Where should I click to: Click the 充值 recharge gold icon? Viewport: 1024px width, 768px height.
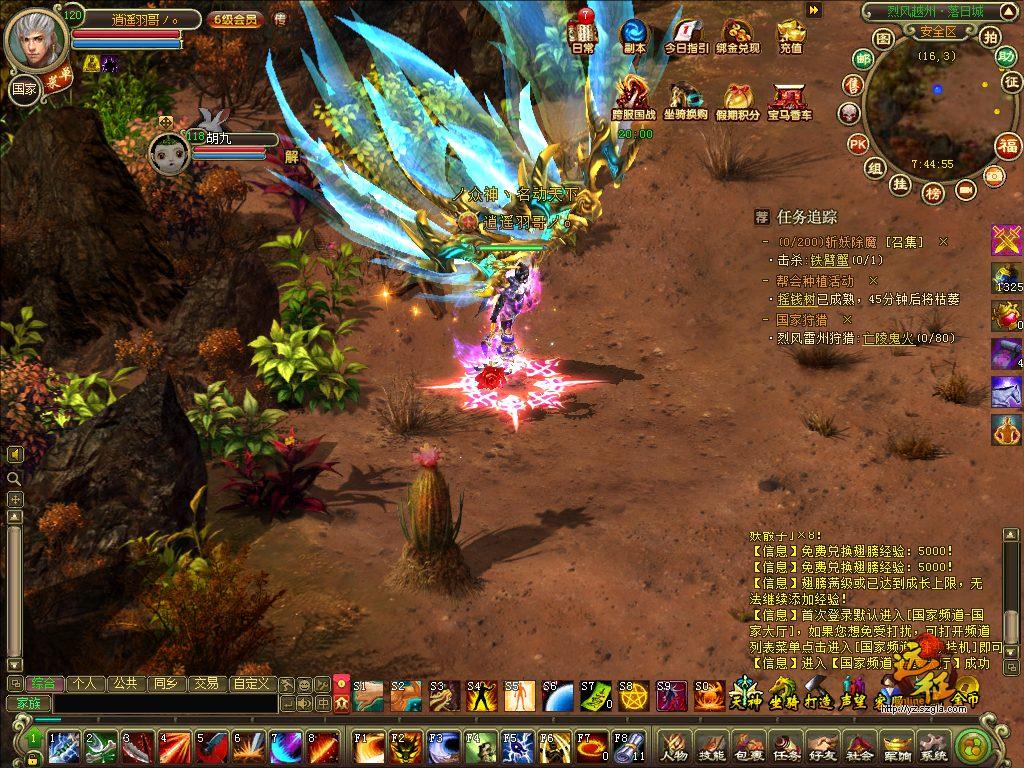[790, 35]
